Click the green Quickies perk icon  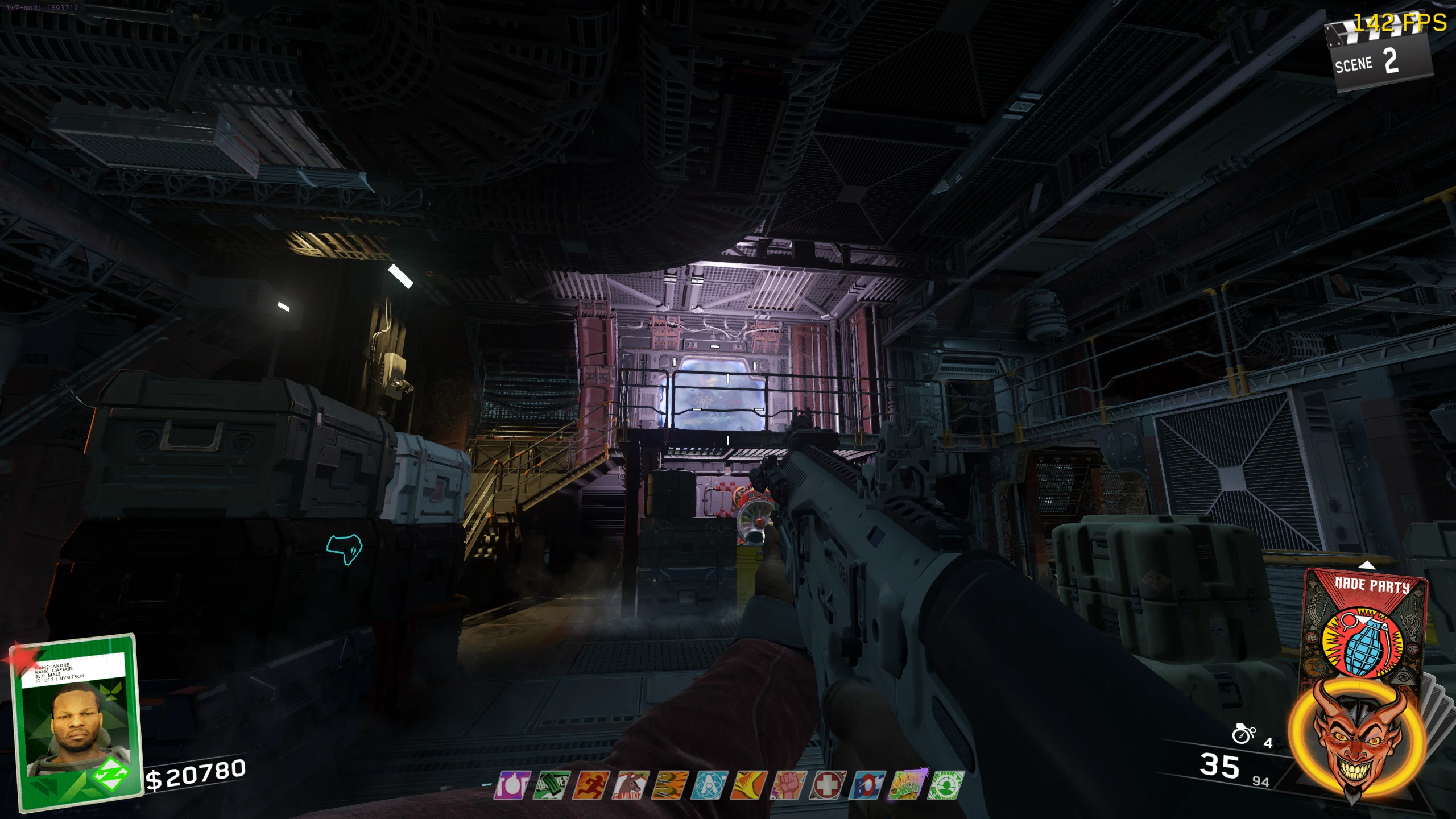(x=551, y=785)
